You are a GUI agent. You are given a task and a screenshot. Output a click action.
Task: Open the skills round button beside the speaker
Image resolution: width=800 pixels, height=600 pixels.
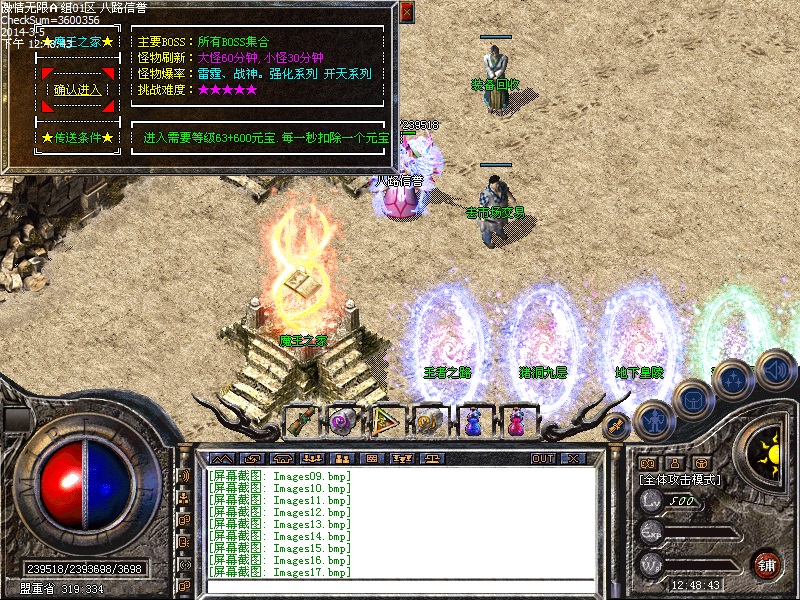coord(734,380)
